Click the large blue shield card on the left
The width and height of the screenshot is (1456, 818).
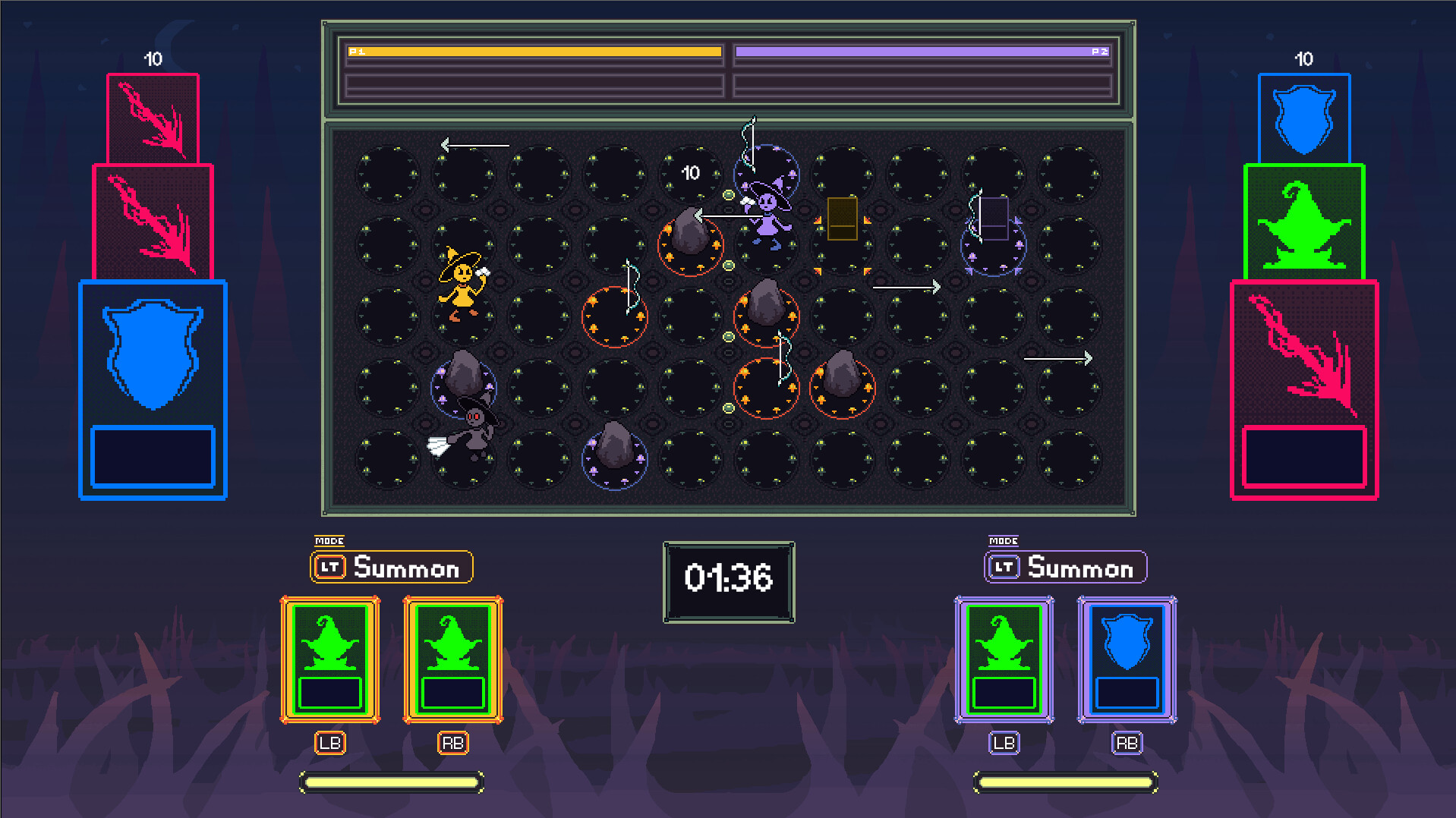[x=153, y=389]
